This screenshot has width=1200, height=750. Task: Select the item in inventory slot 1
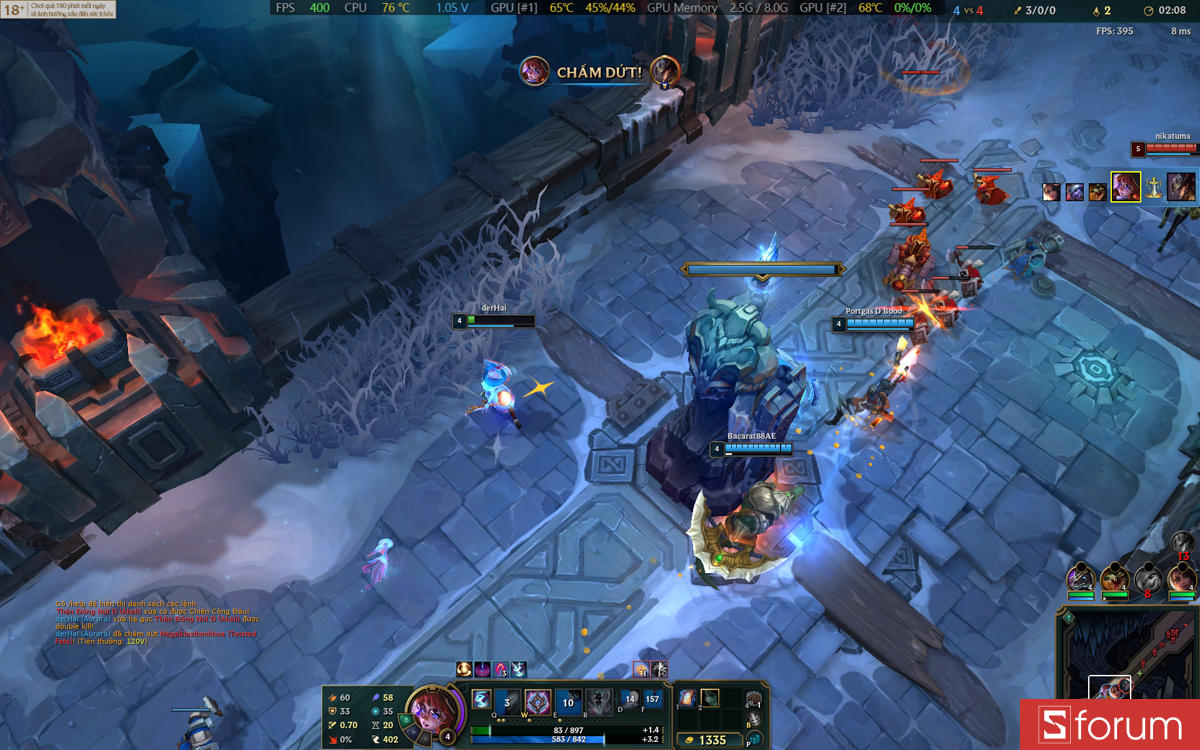coord(688,698)
